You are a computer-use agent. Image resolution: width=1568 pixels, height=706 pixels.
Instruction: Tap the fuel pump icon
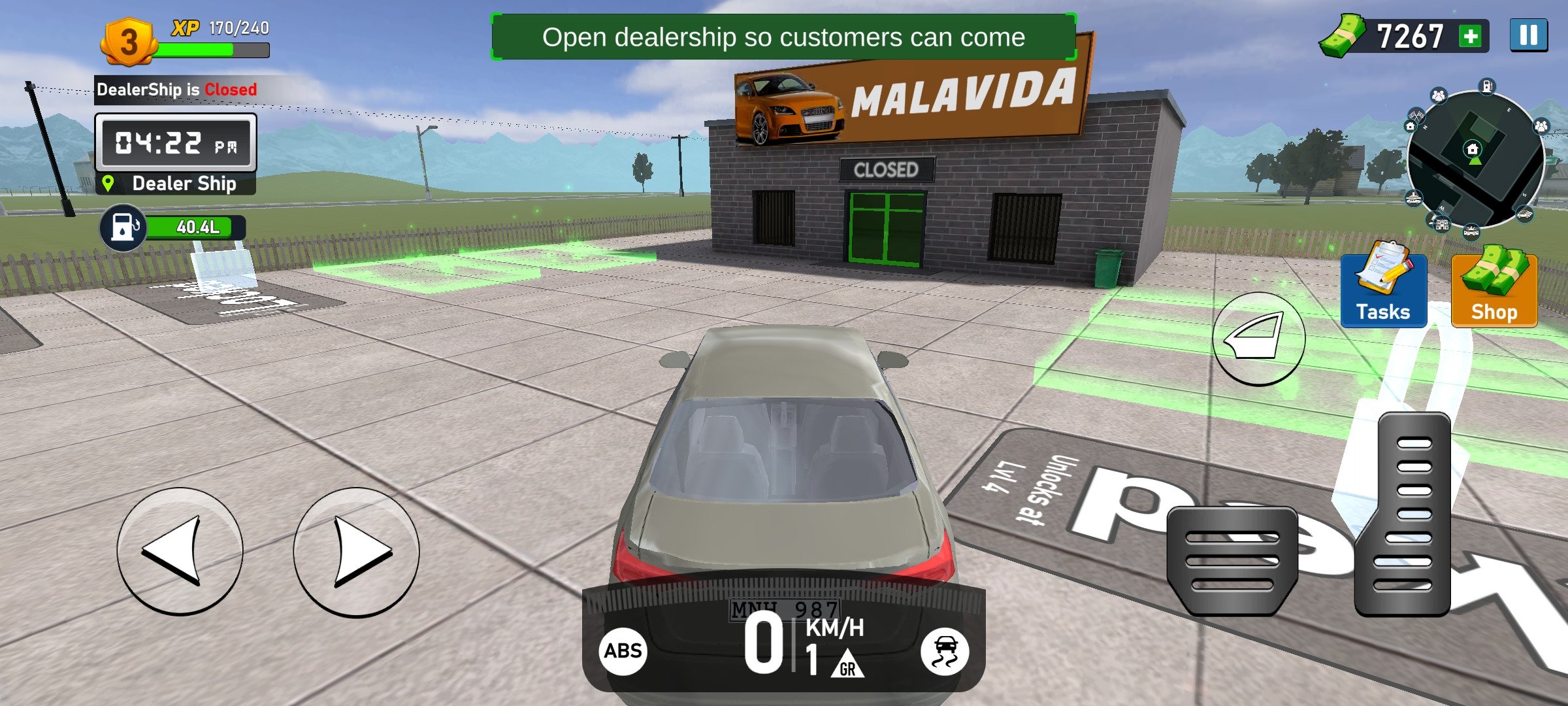[x=122, y=227]
